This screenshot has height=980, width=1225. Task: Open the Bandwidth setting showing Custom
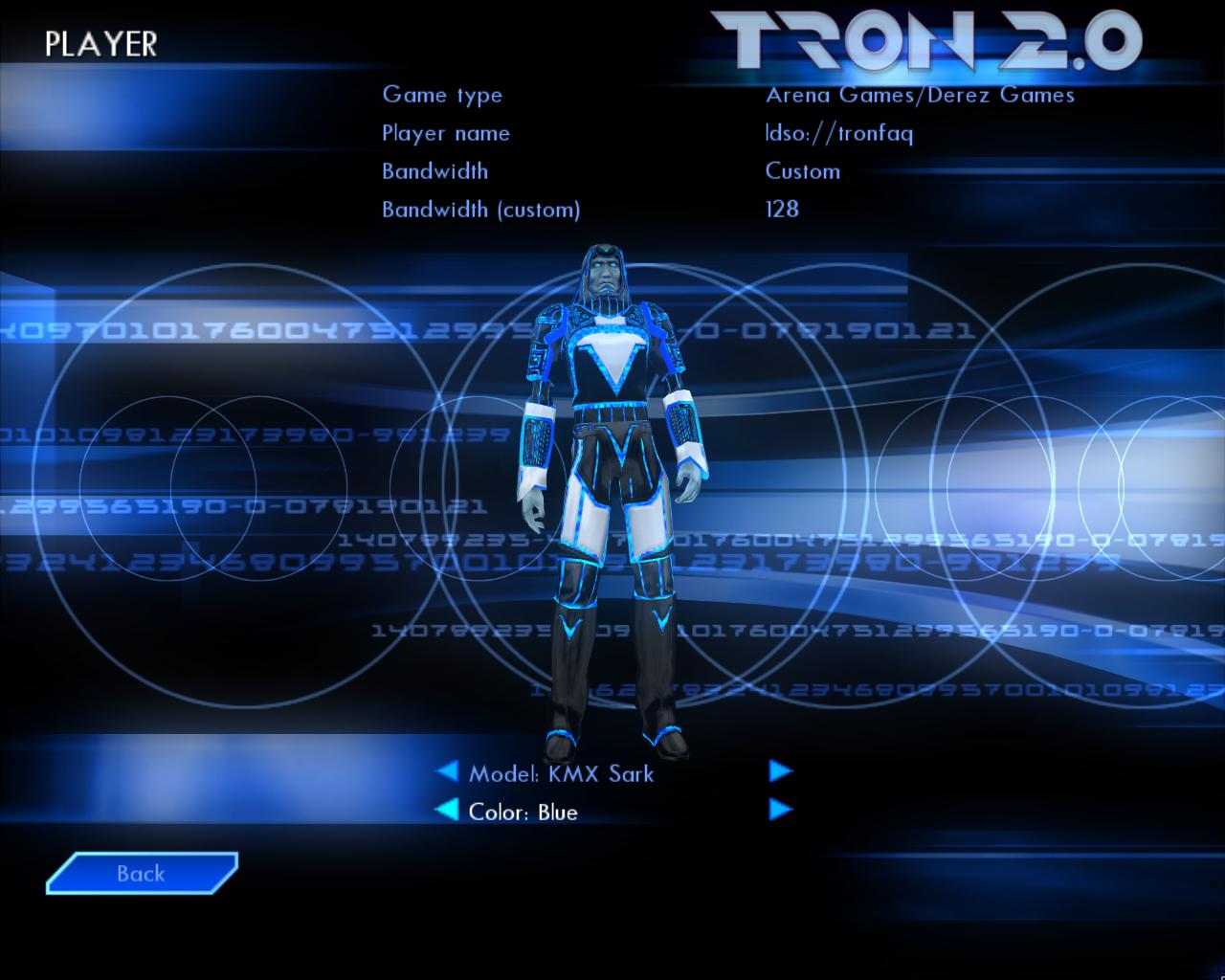(802, 171)
